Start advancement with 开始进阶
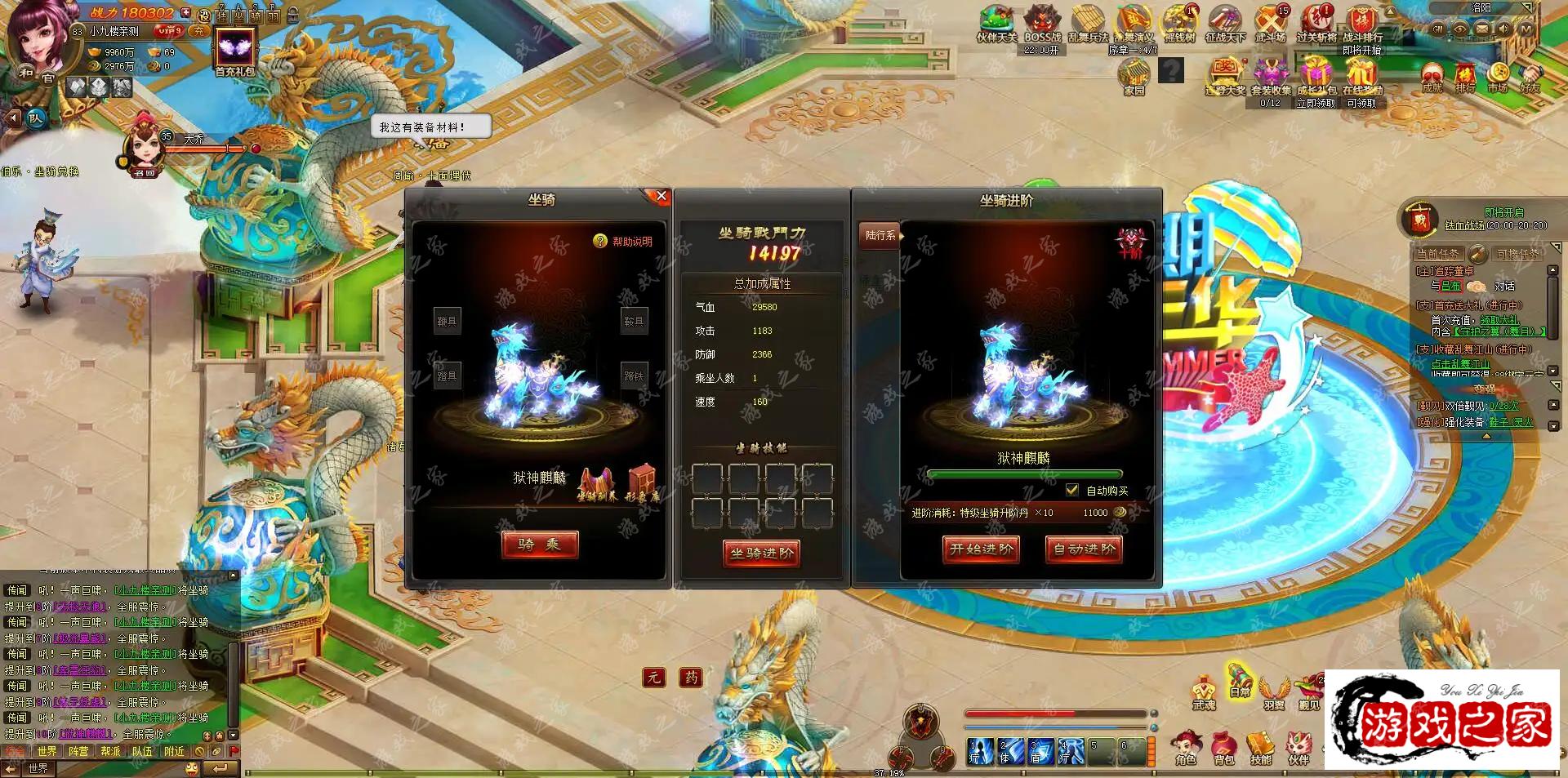Screen dimensions: 1568x778 pos(981,549)
